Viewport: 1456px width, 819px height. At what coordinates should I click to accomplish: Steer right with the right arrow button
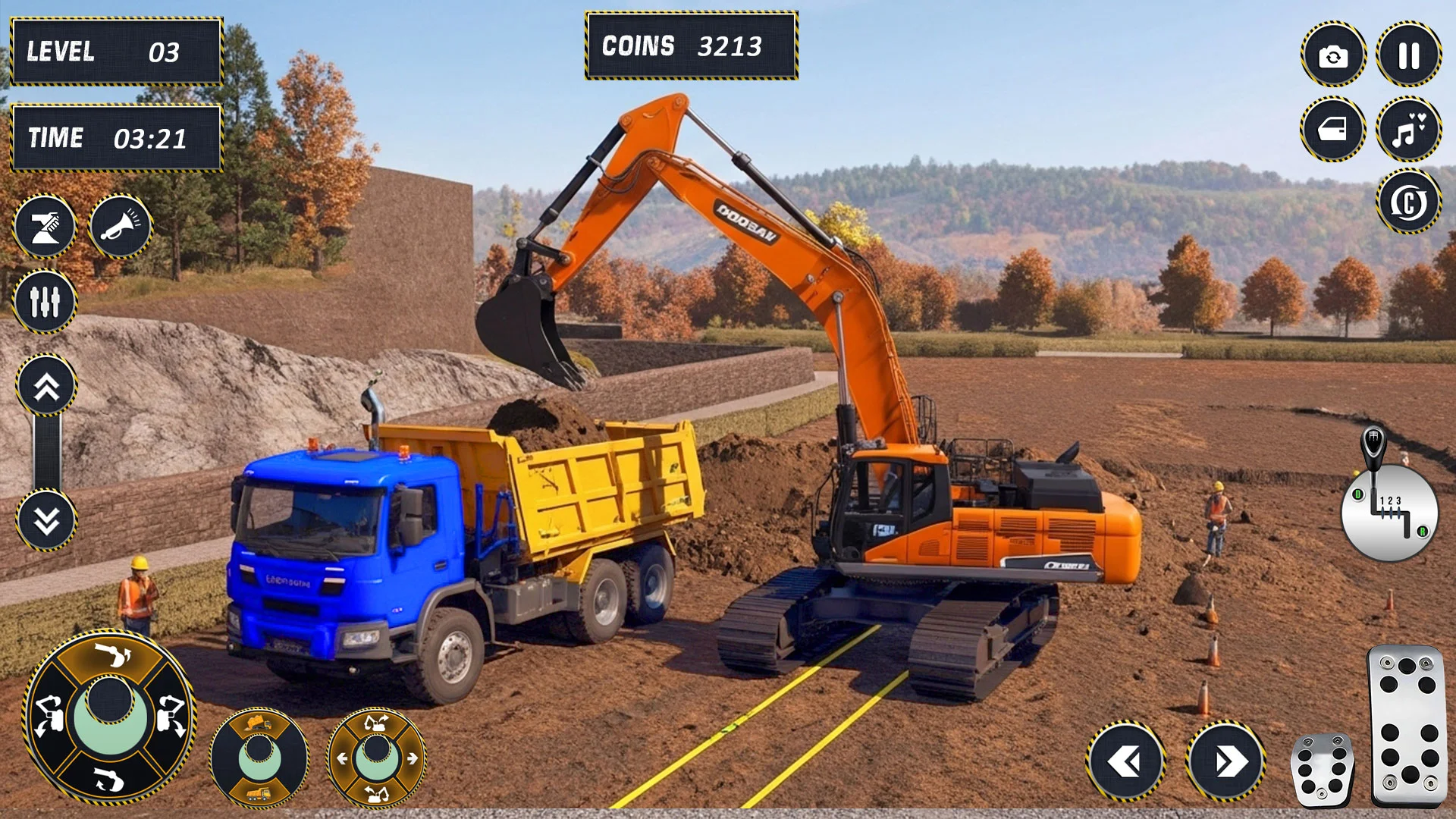[1225, 761]
